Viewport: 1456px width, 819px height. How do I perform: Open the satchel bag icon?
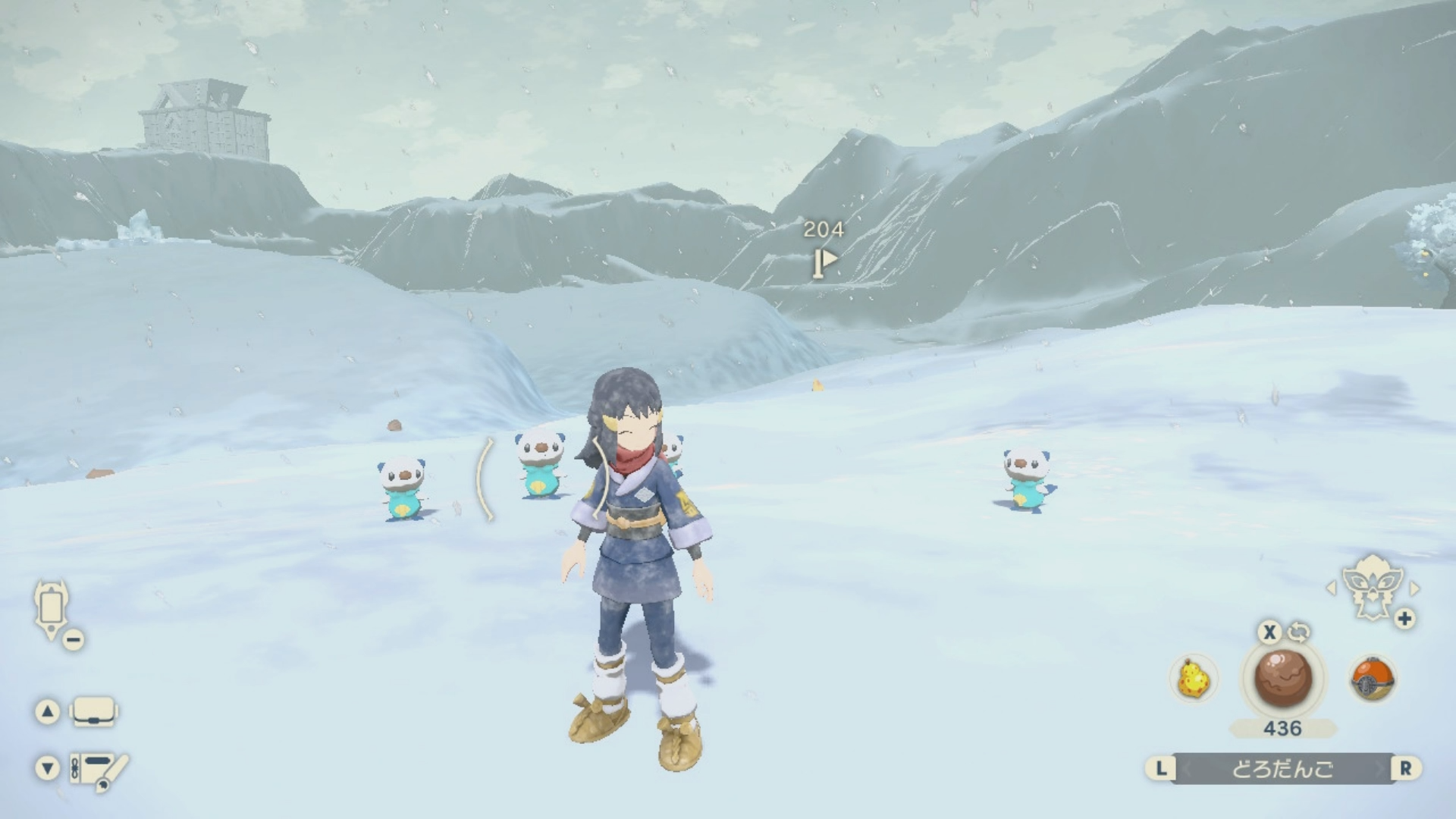tap(93, 712)
